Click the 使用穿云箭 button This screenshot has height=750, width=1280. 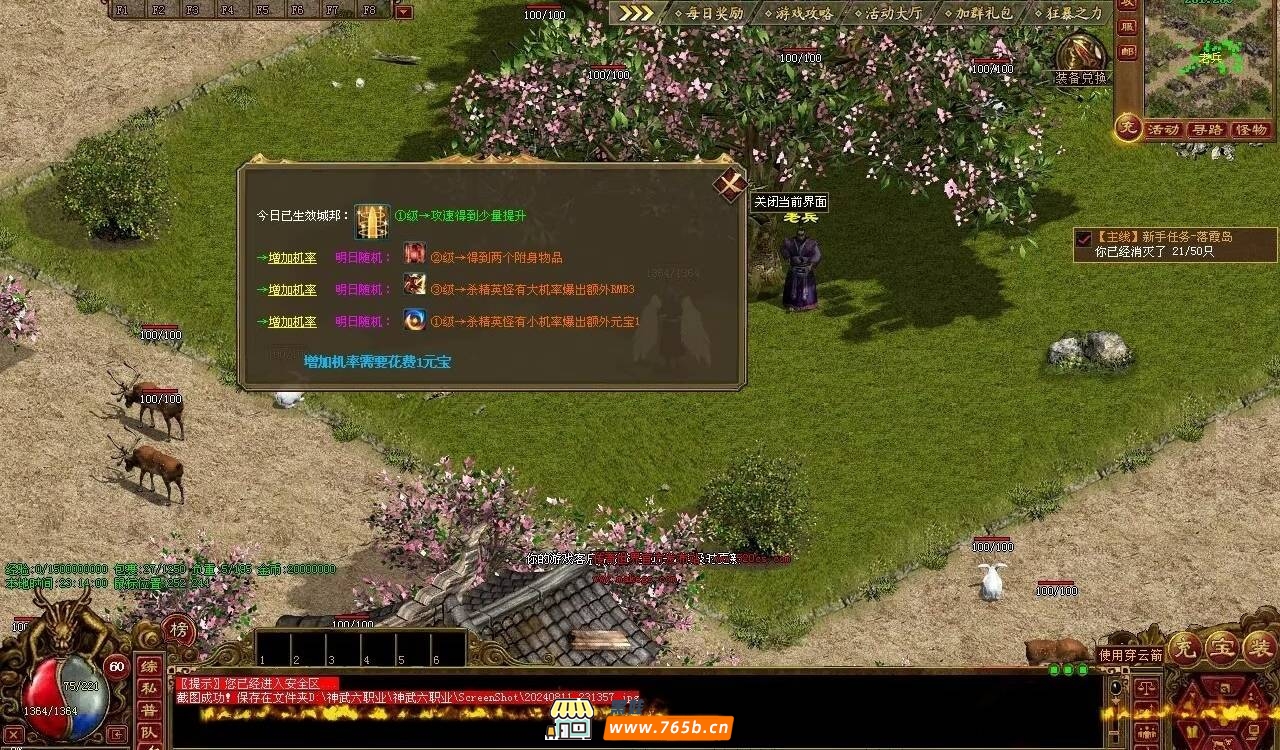(x=1130, y=655)
